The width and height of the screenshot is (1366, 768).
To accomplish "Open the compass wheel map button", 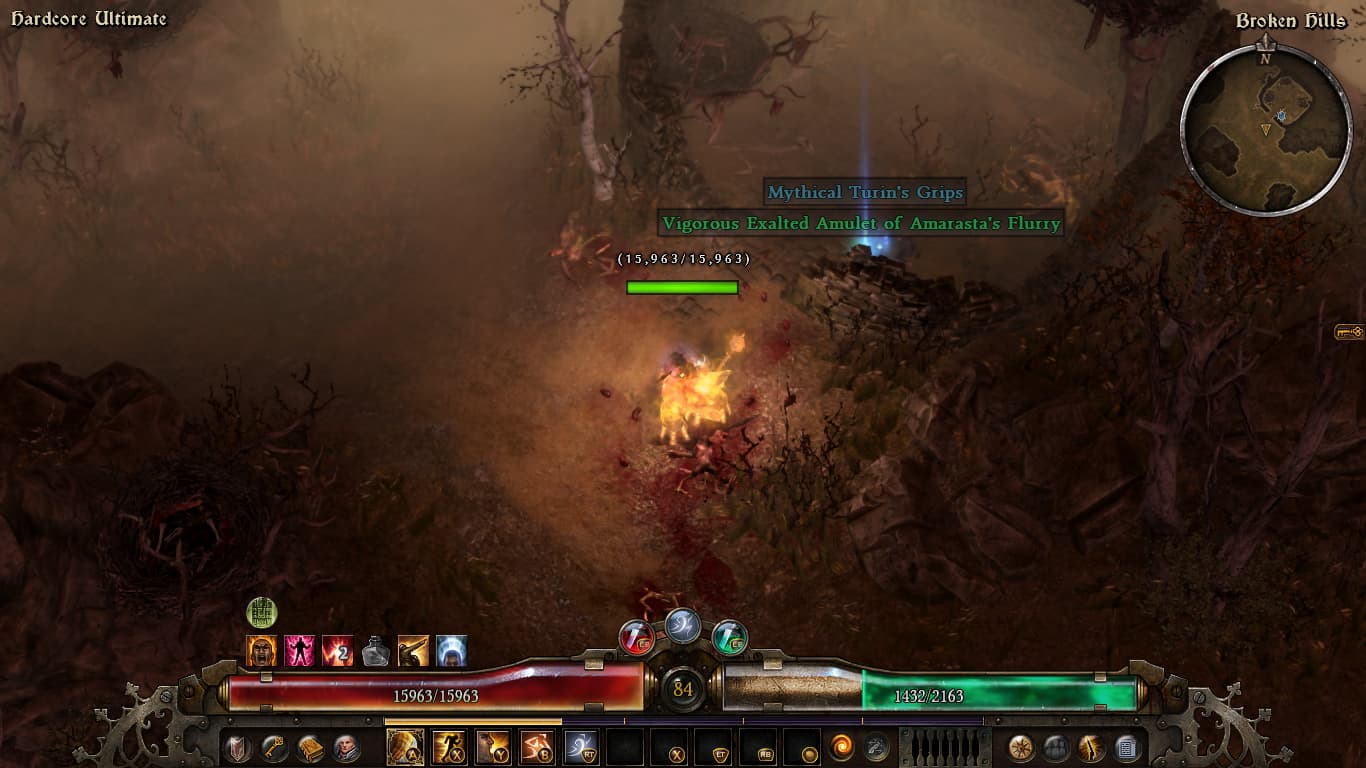I will coord(1020,747).
